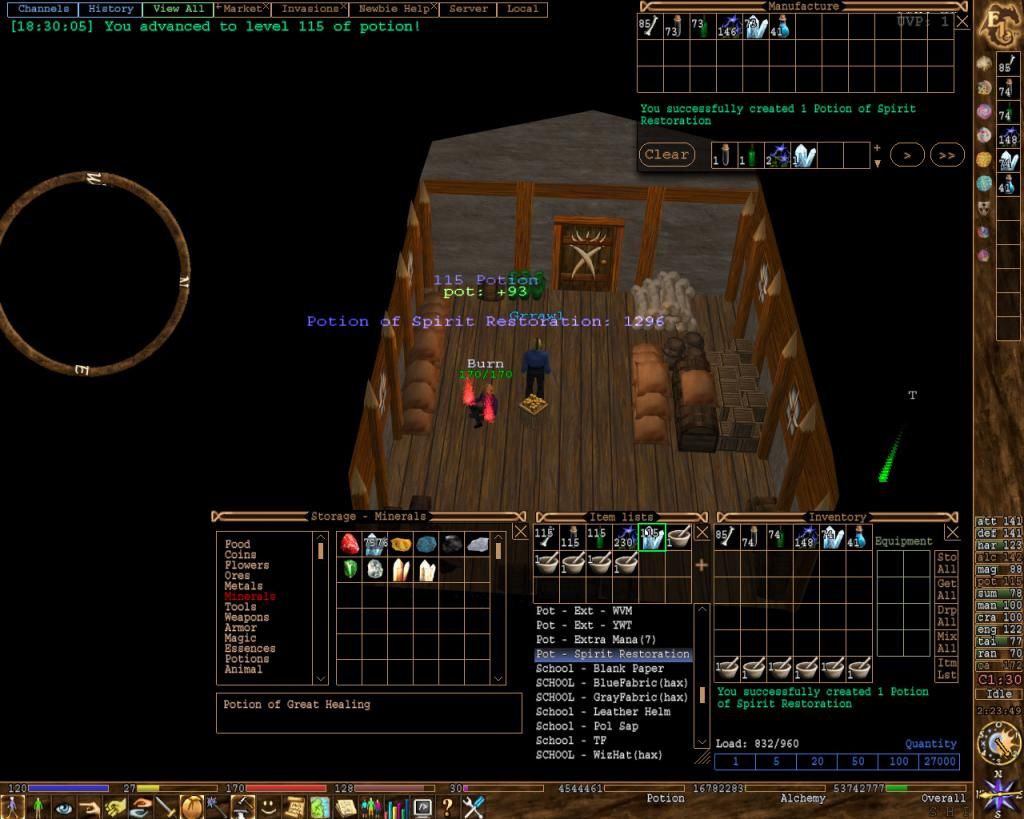The width and height of the screenshot is (1024, 819).
Task: Click the double arrow mix-all button
Action: click(946, 155)
